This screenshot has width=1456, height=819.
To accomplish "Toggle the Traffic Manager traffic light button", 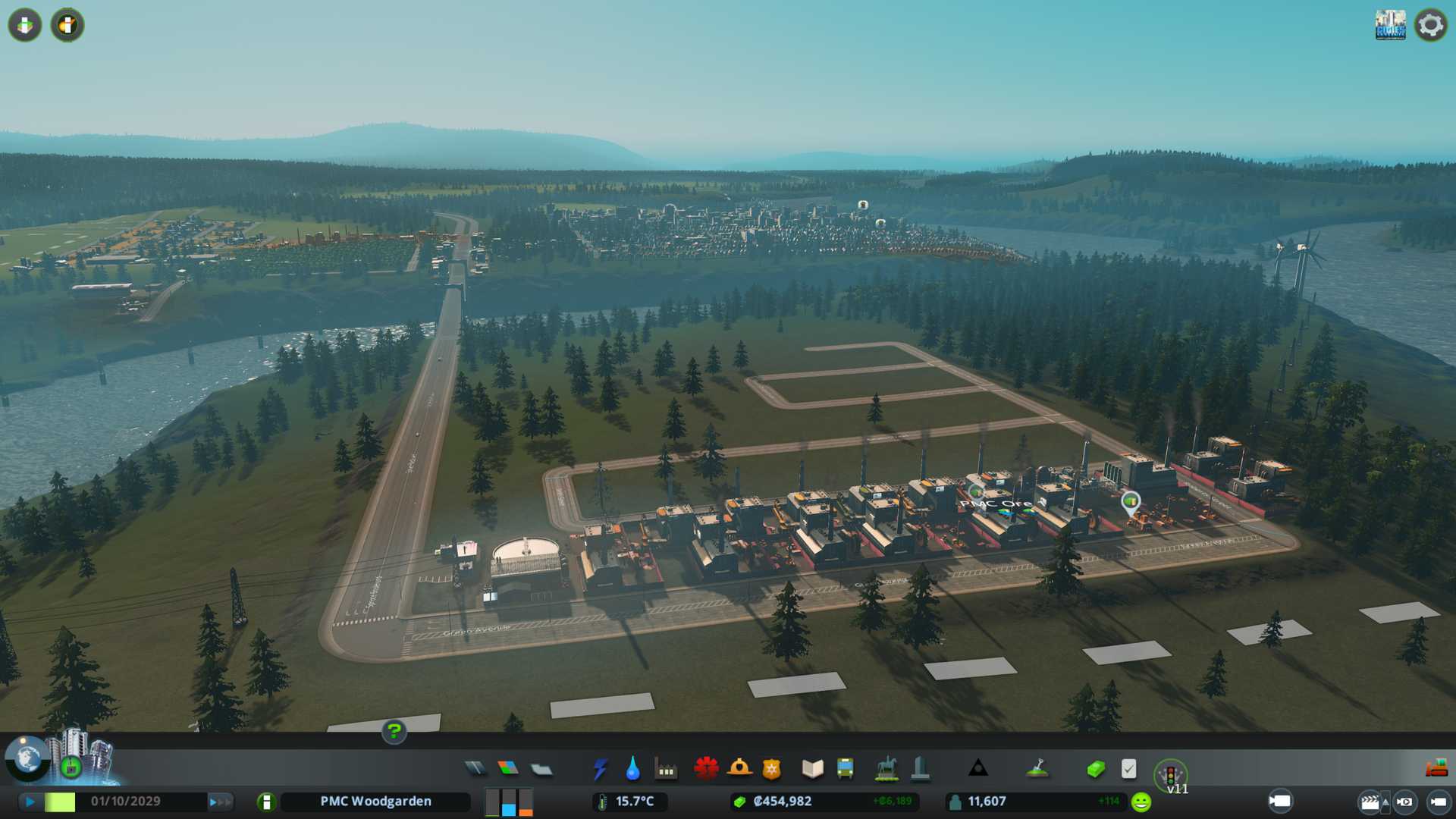I will pyautogui.click(x=1170, y=775).
